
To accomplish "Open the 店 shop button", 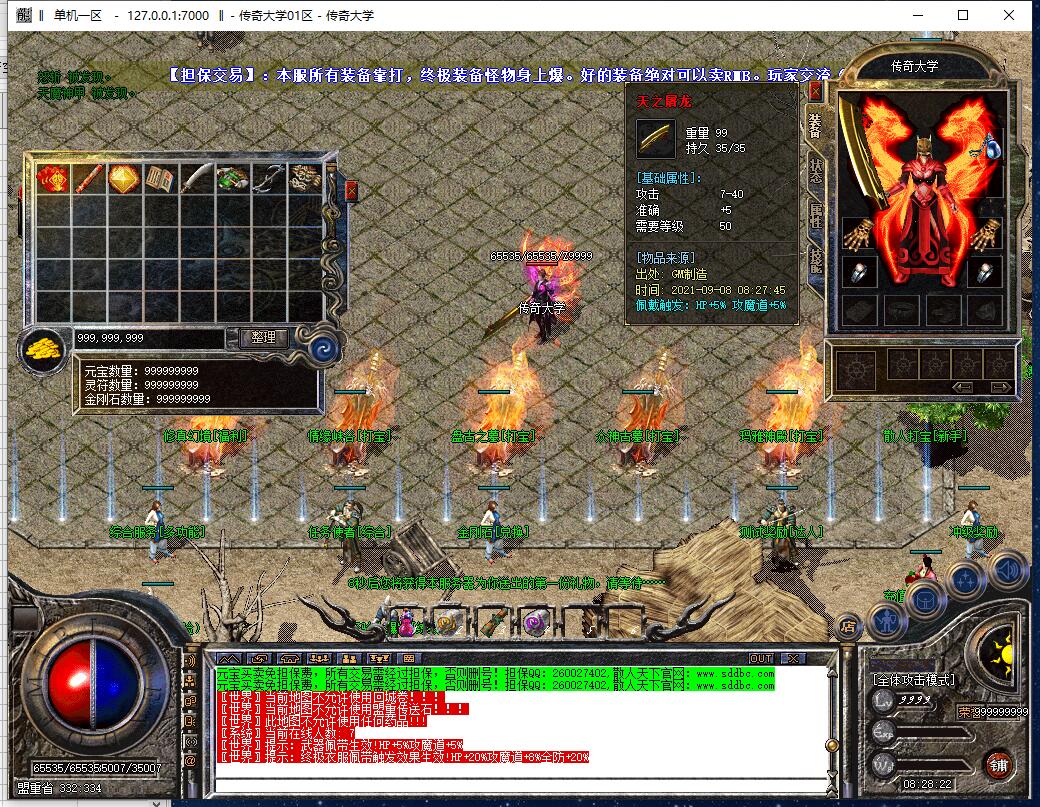I will (x=849, y=627).
